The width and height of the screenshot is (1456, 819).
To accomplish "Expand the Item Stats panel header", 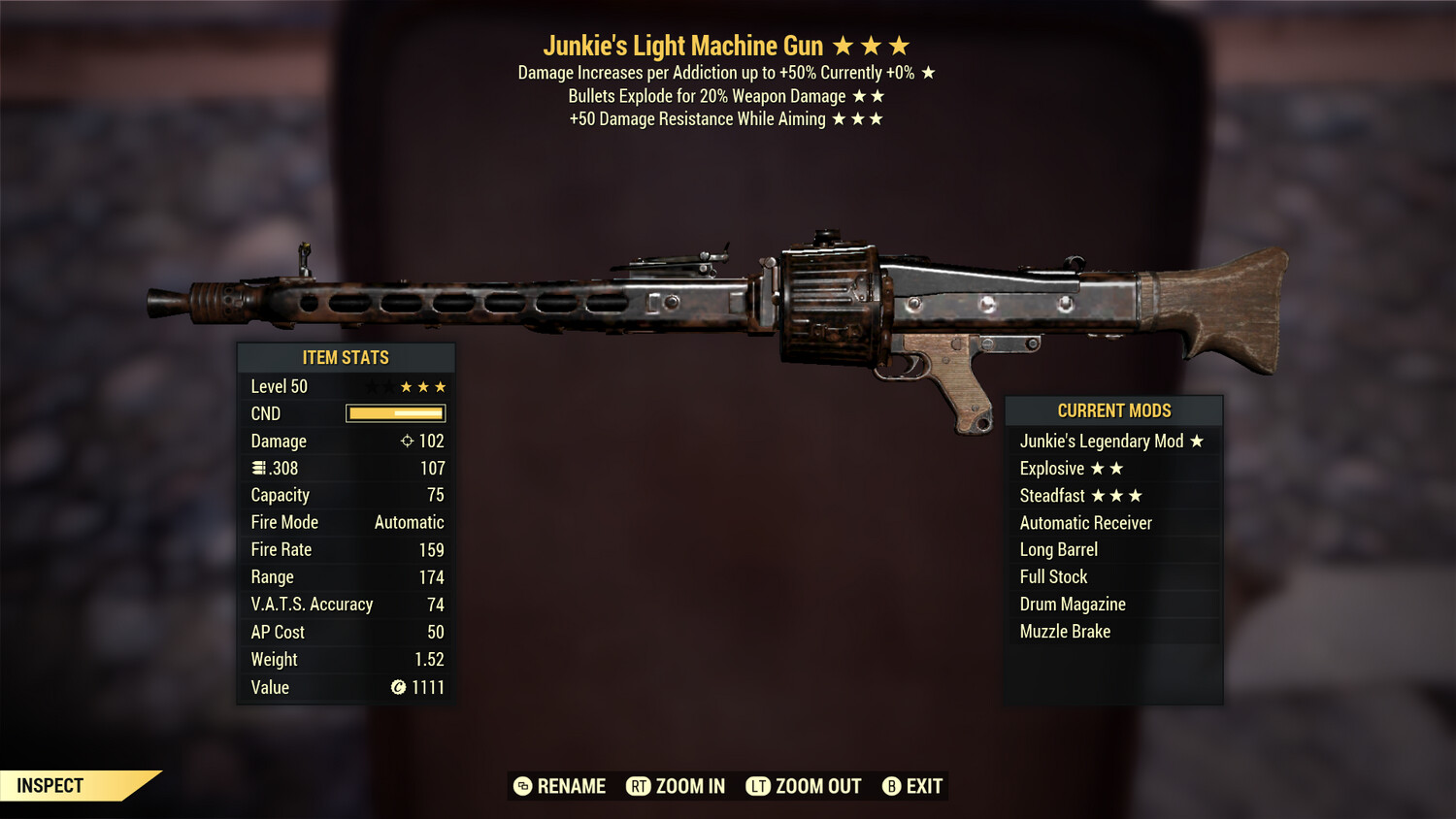I will (346, 357).
